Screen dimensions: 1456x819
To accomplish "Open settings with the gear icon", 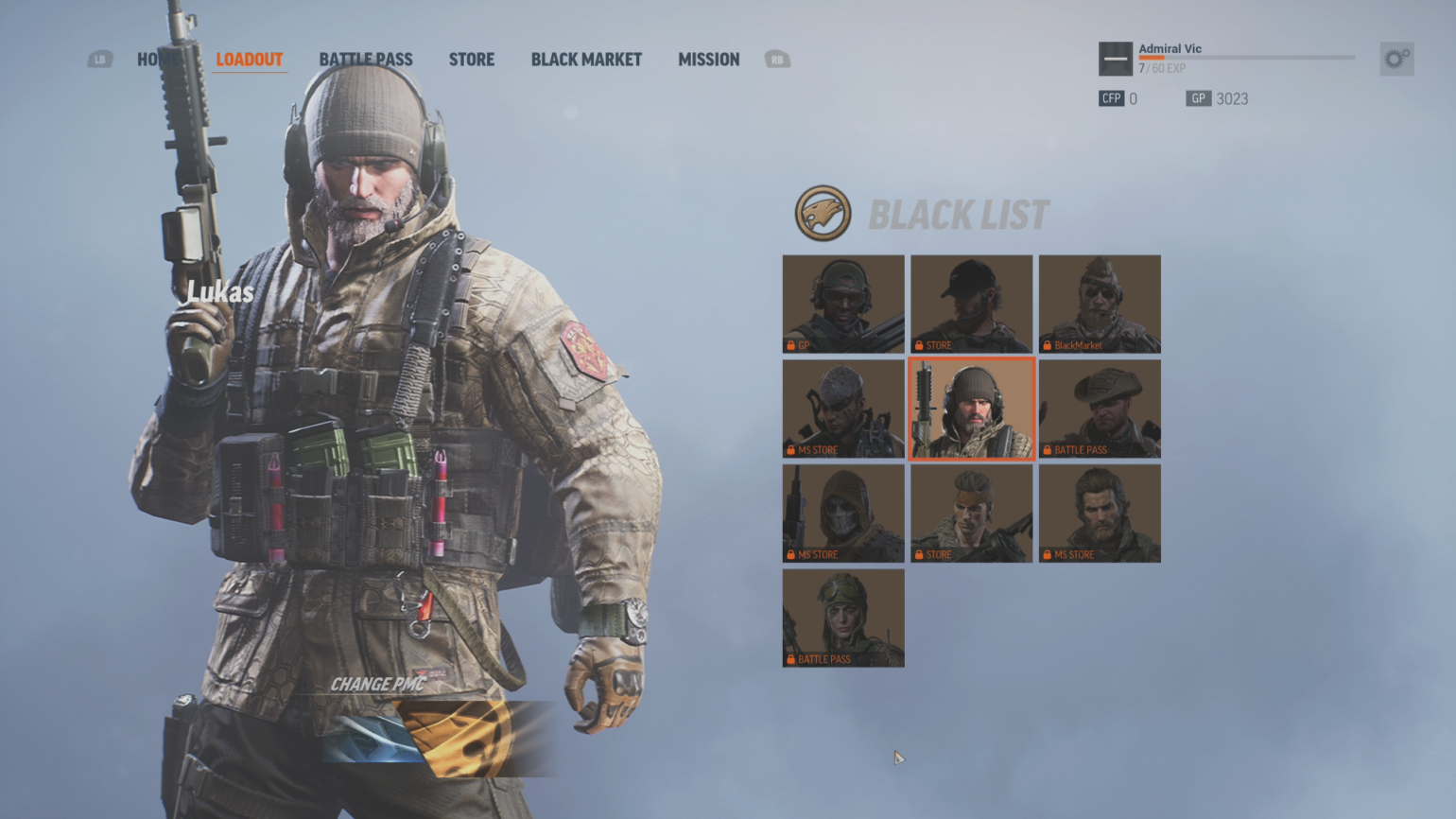I will click(x=1396, y=60).
